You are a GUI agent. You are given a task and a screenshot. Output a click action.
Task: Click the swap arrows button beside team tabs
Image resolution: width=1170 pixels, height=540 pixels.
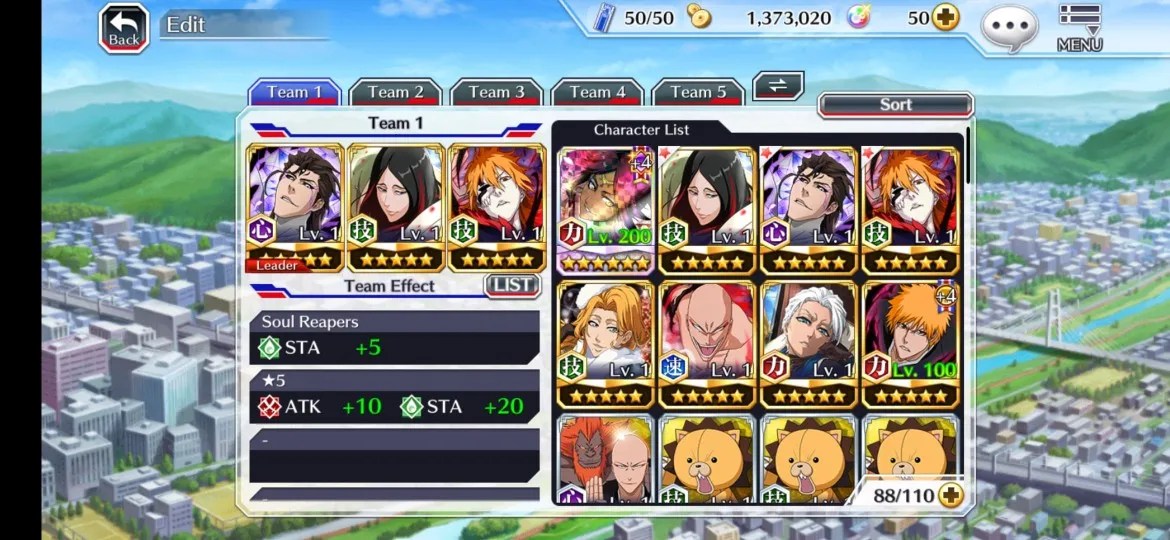777,86
